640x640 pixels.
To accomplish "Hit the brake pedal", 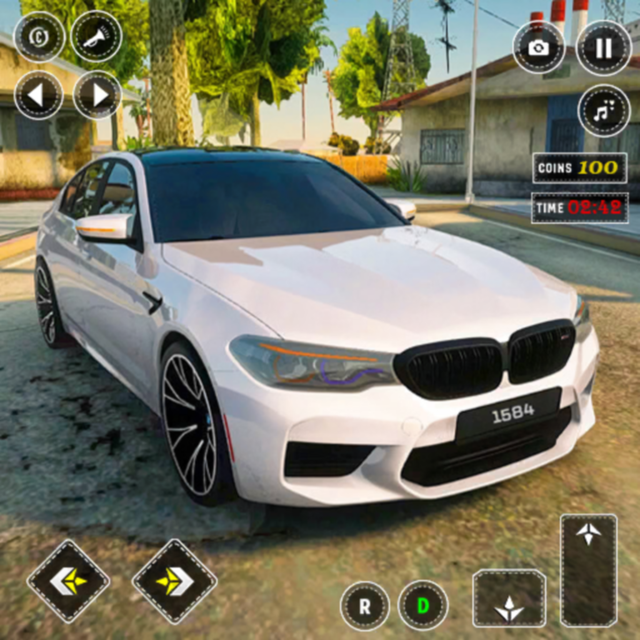I will (509, 599).
